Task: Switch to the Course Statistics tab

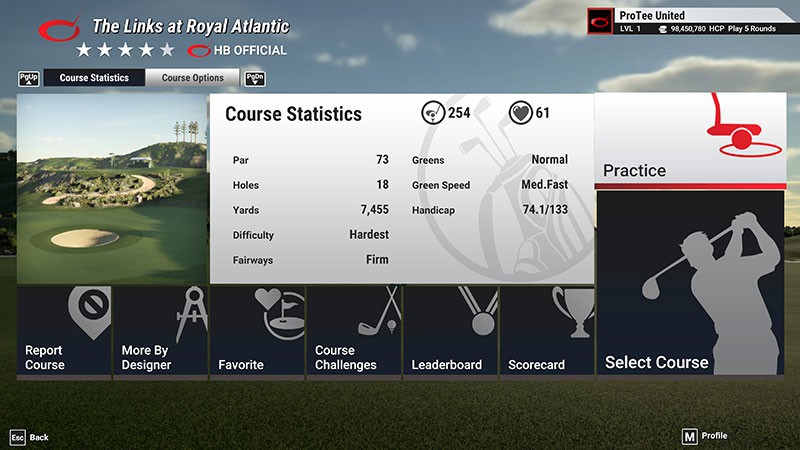Action: pos(94,78)
